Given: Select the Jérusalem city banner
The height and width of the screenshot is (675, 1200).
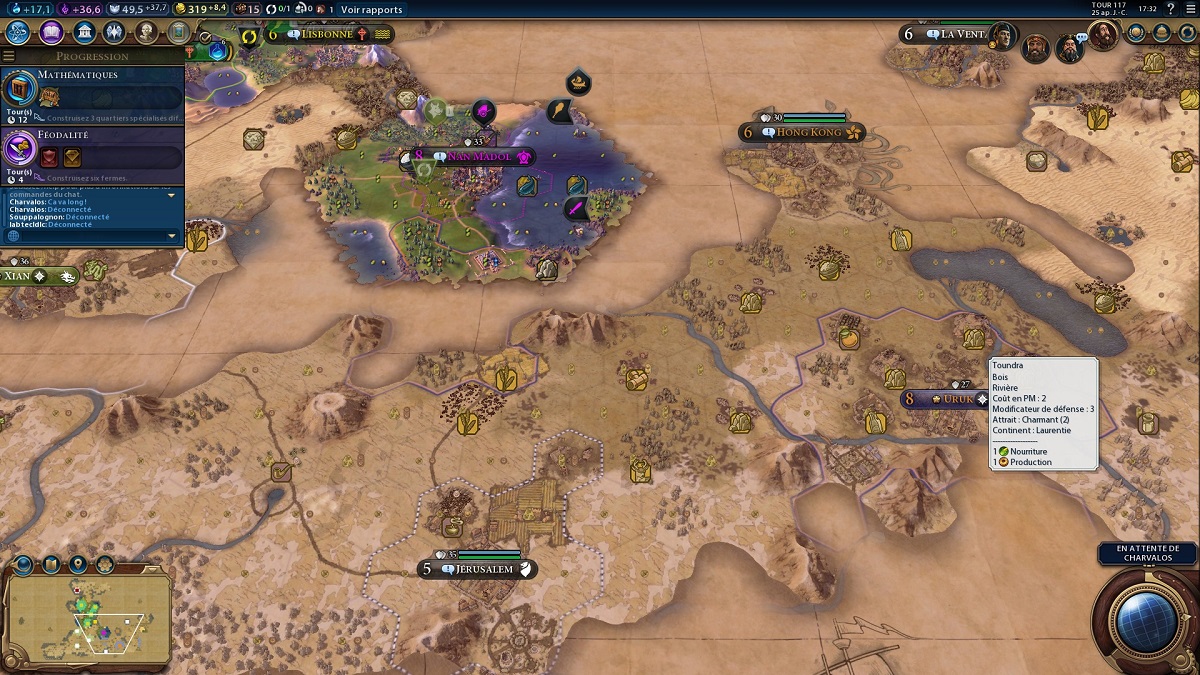Looking at the screenshot, I should click(481, 569).
